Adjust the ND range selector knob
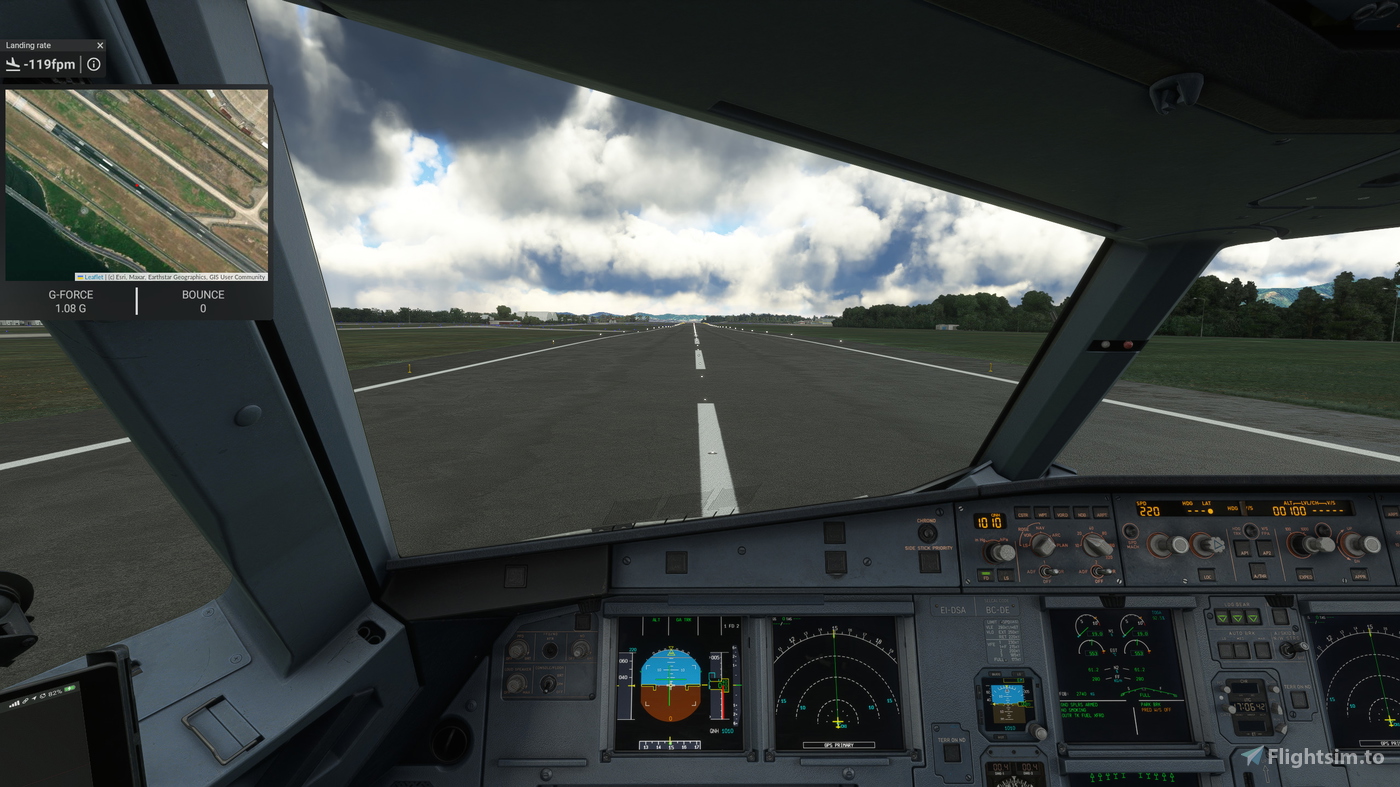 coord(1096,545)
